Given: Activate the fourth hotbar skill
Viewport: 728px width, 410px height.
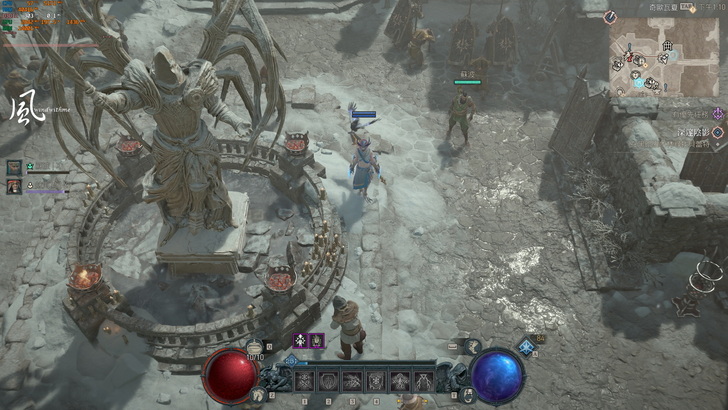Looking at the screenshot, I should coord(376,381).
